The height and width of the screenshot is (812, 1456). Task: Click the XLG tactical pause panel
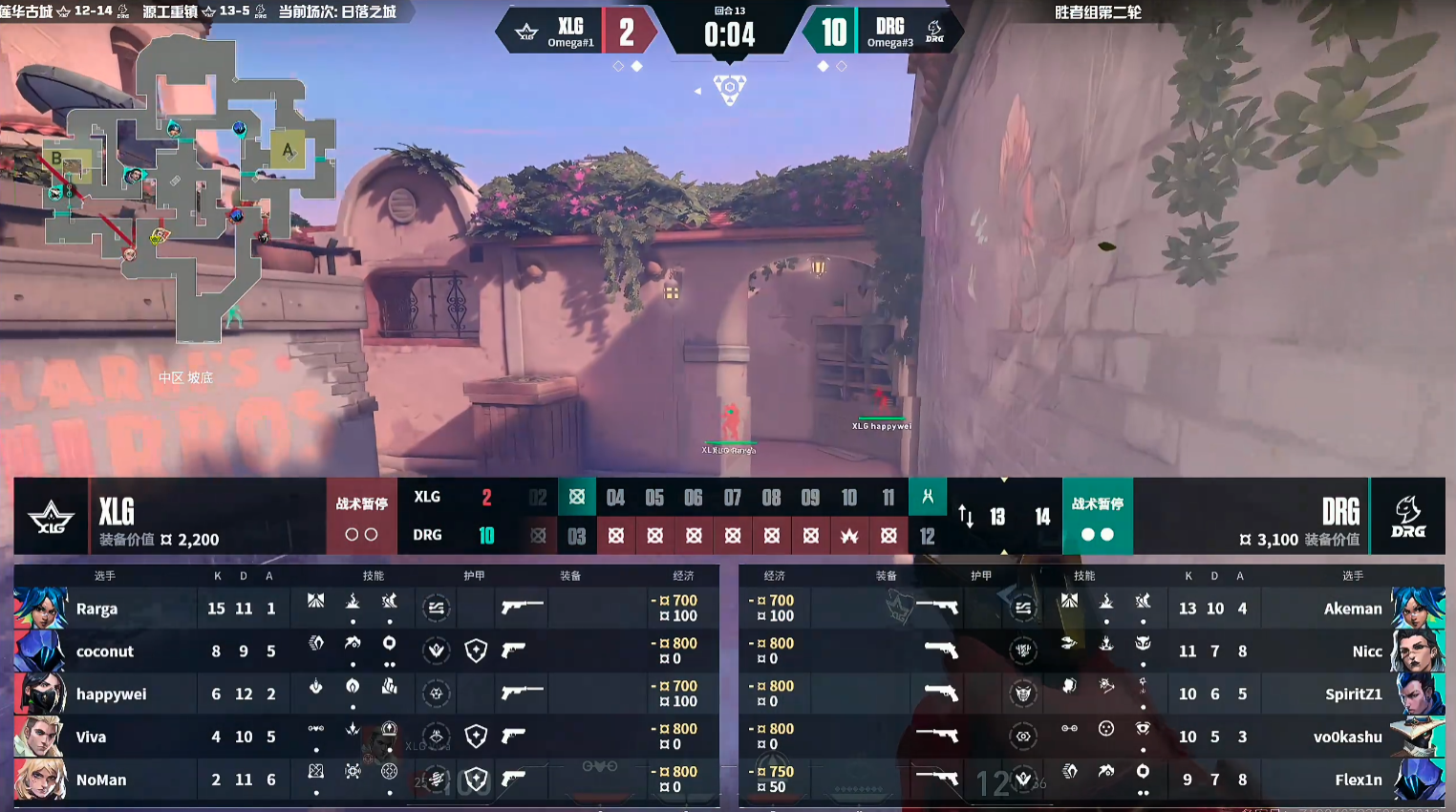361,517
